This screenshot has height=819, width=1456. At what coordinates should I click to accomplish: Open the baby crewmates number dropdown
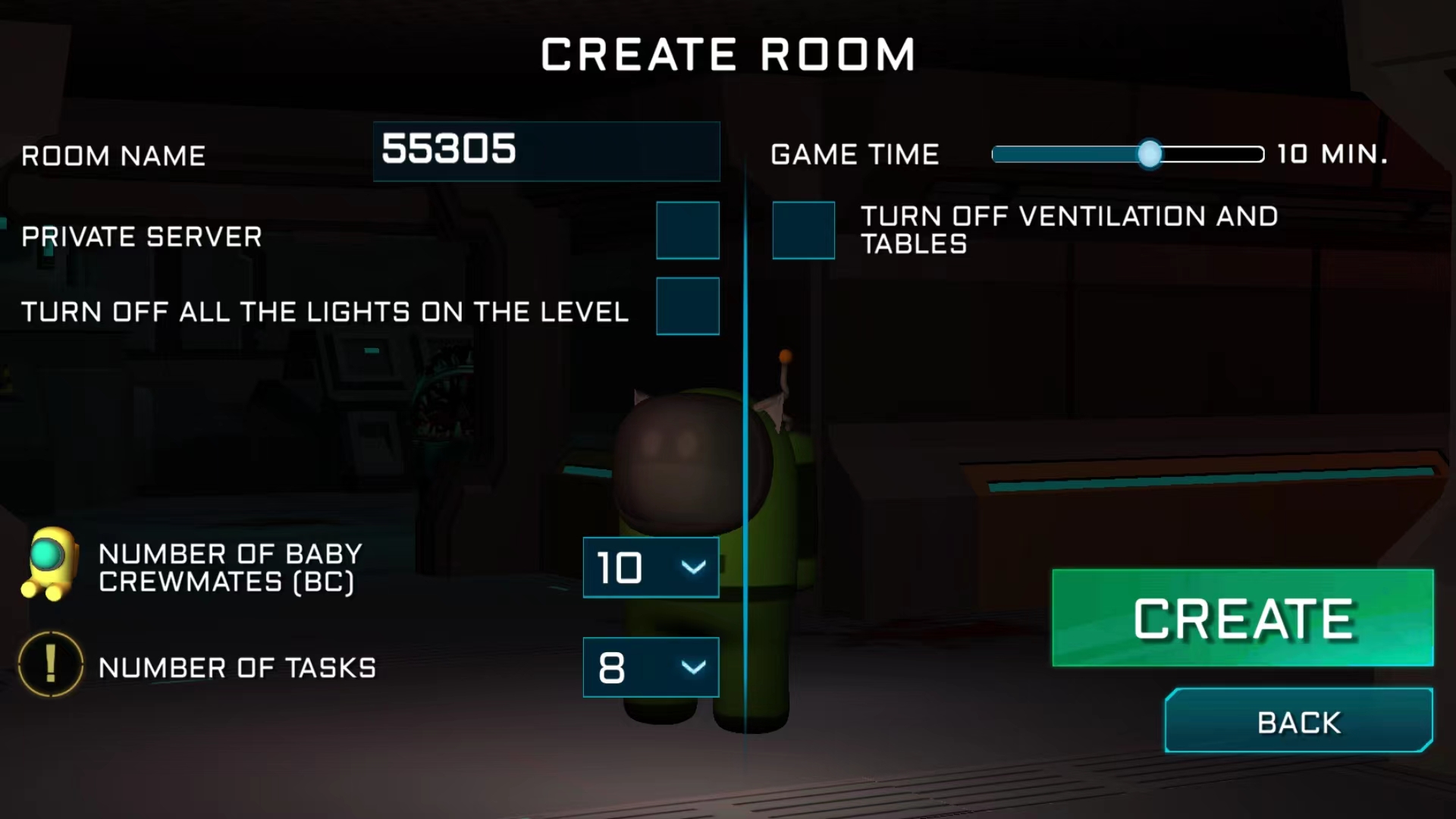tap(651, 568)
